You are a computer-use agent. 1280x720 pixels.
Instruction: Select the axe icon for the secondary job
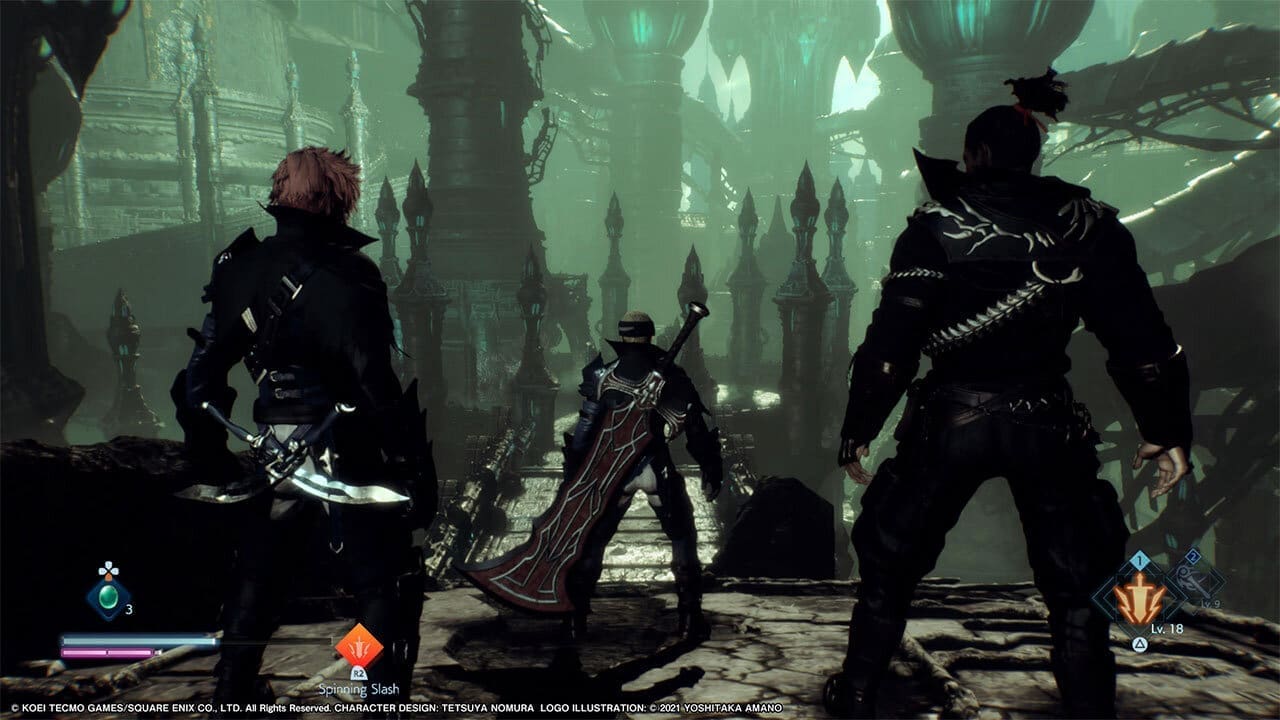point(1191,581)
